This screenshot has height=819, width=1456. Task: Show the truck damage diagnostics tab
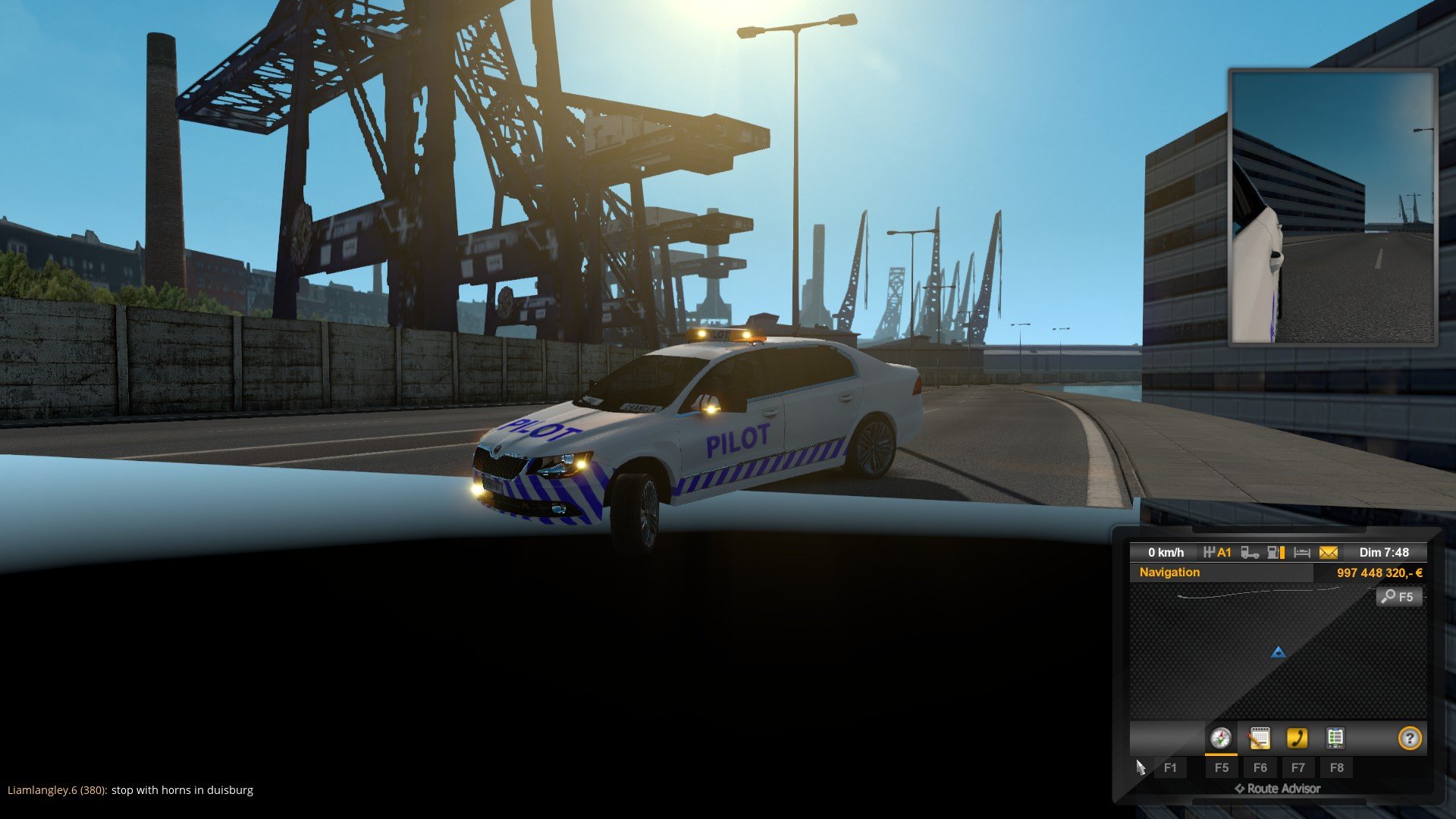coord(1335,739)
